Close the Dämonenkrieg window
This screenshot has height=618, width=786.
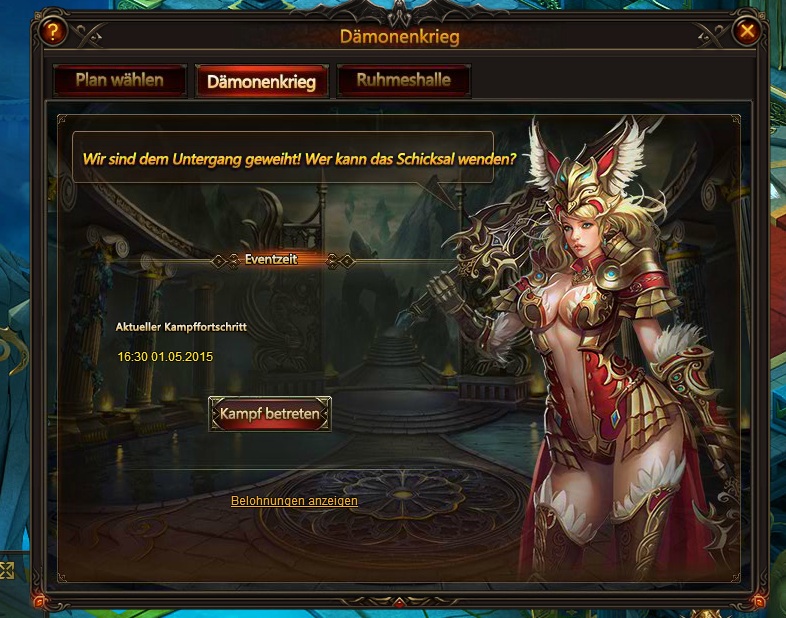(x=746, y=32)
